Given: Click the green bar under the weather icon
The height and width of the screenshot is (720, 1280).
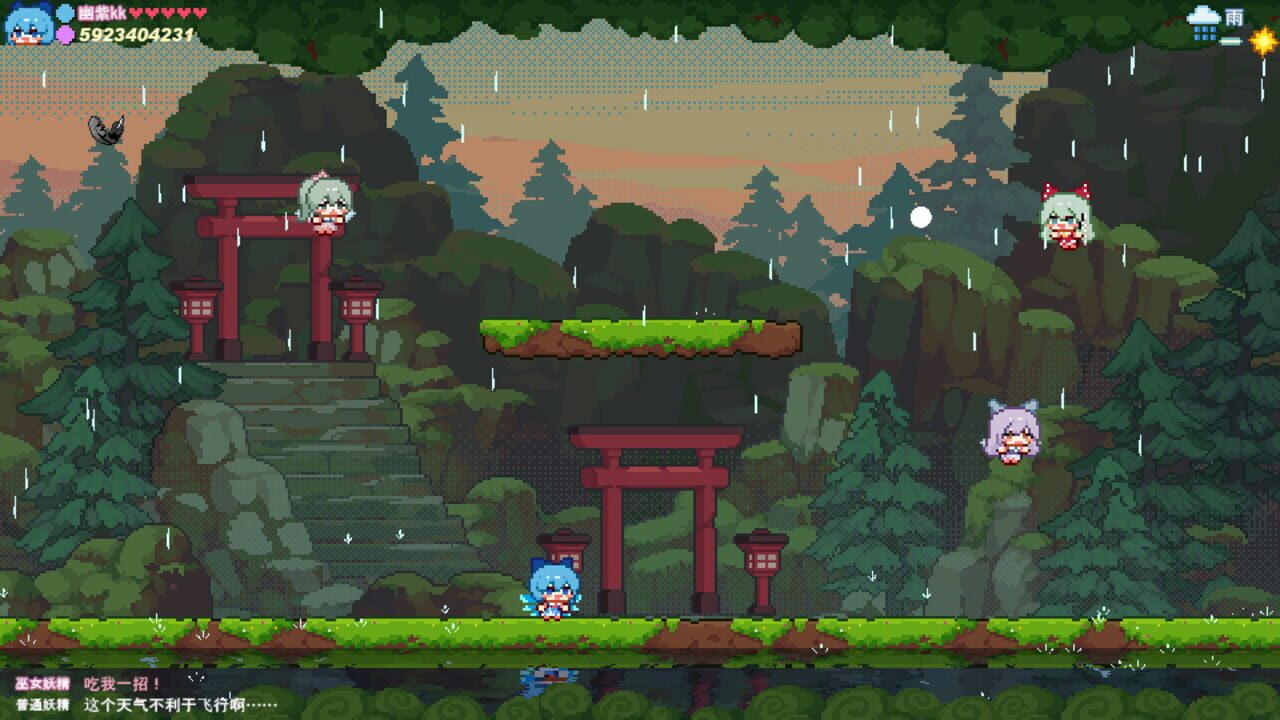Looking at the screenshot, I should 1230,41.
